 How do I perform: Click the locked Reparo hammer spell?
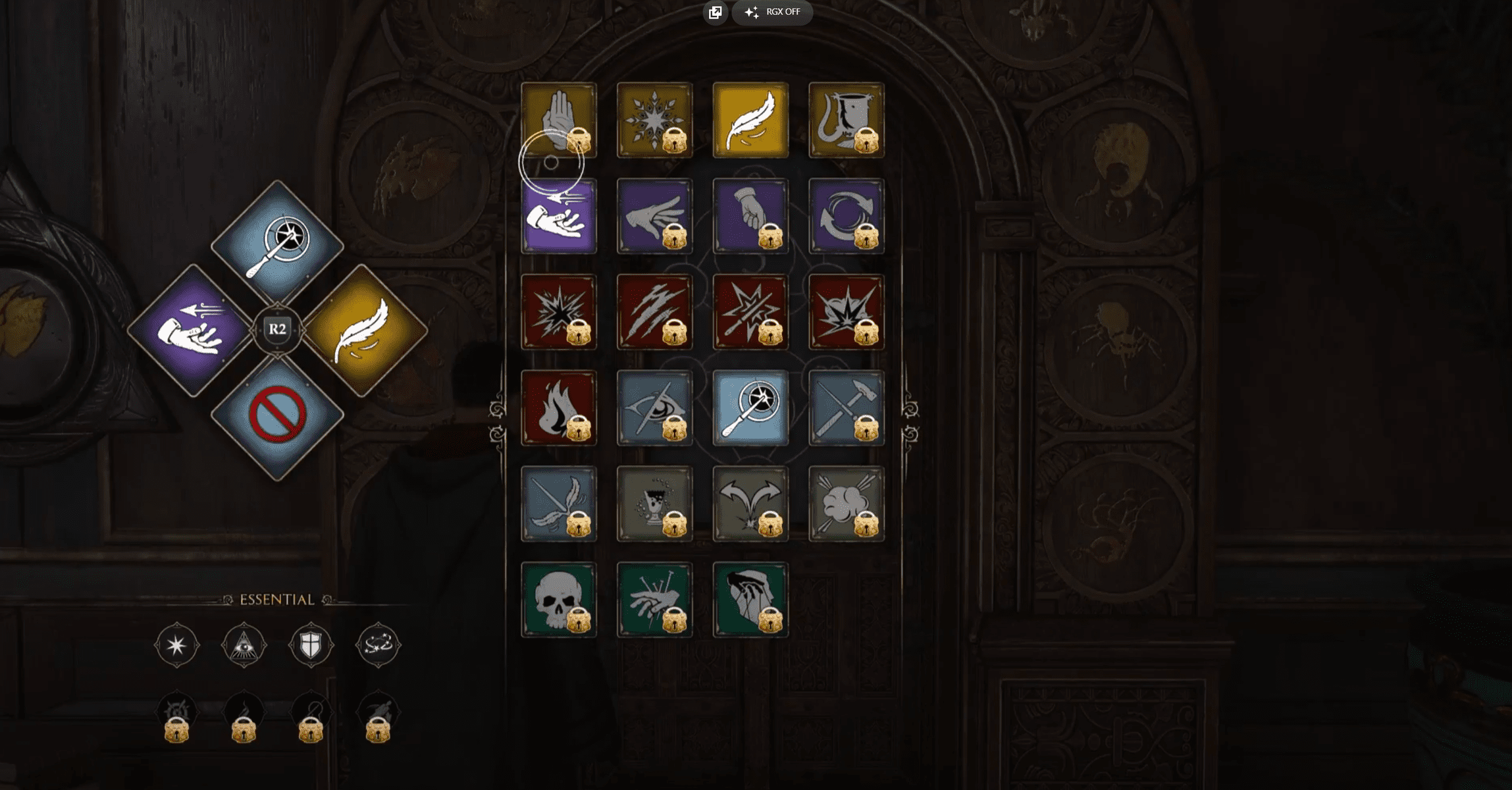tap(846, 408)
